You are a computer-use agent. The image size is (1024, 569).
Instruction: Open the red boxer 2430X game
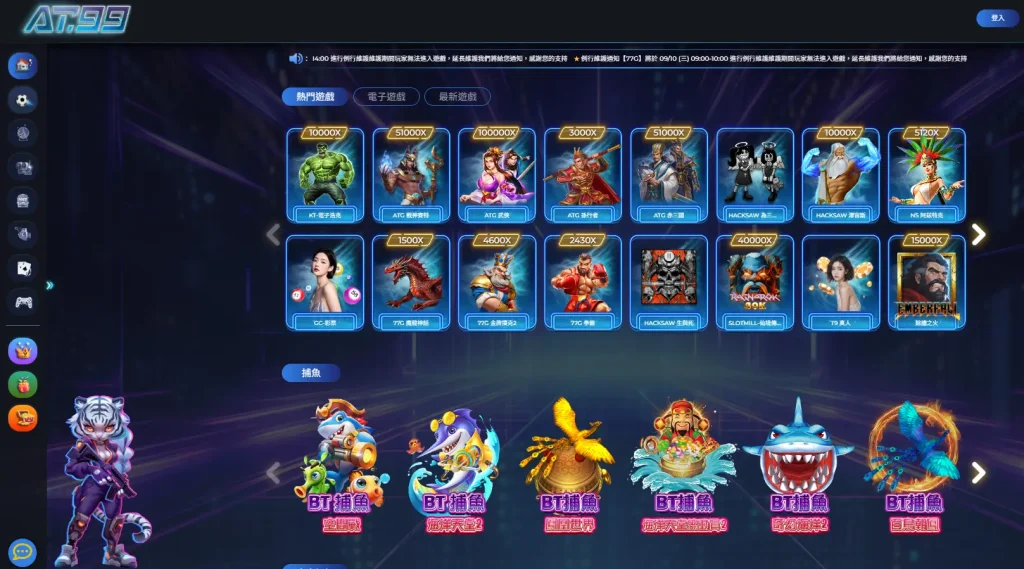pos(583,282)
